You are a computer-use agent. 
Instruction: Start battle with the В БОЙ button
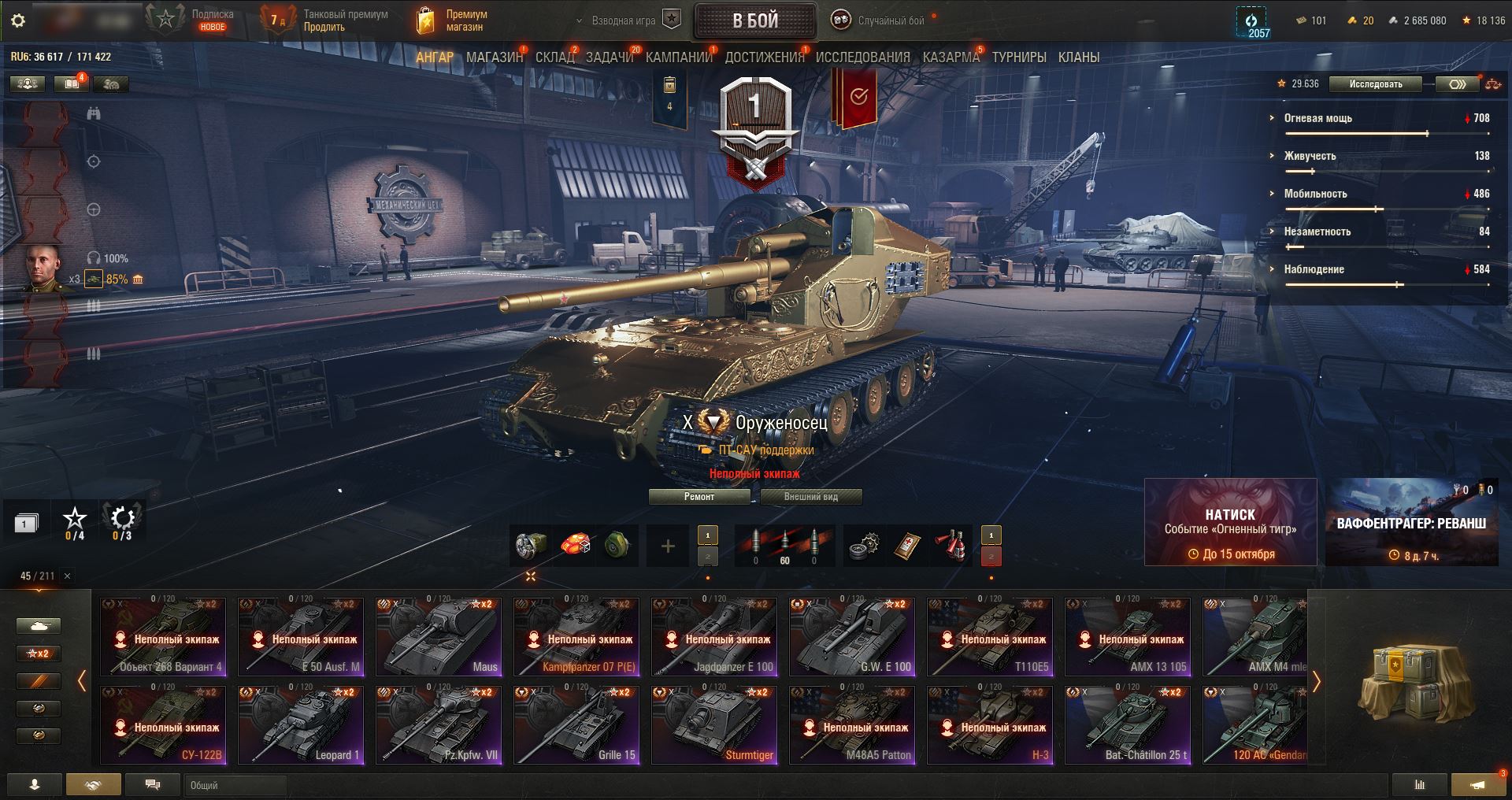[754, 21]
